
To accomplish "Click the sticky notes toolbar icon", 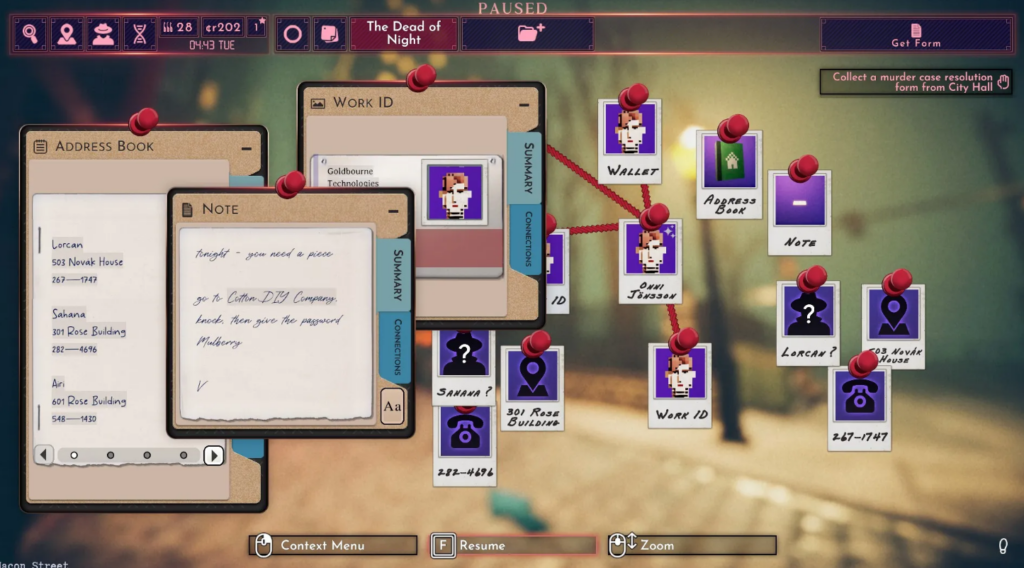I will point(327,34).
